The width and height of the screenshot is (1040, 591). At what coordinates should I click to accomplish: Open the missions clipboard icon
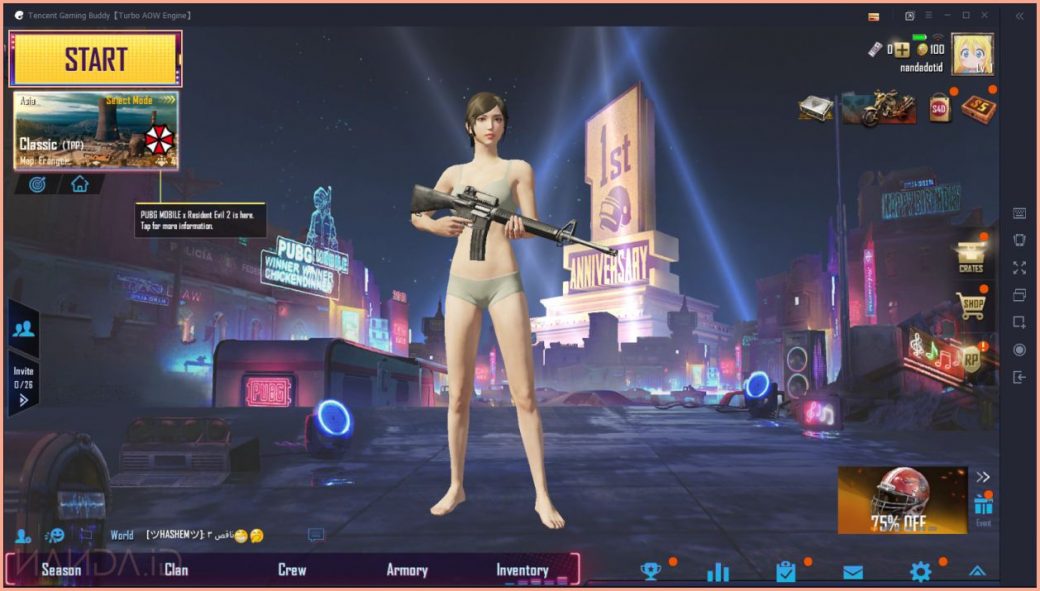pos(785,572)
